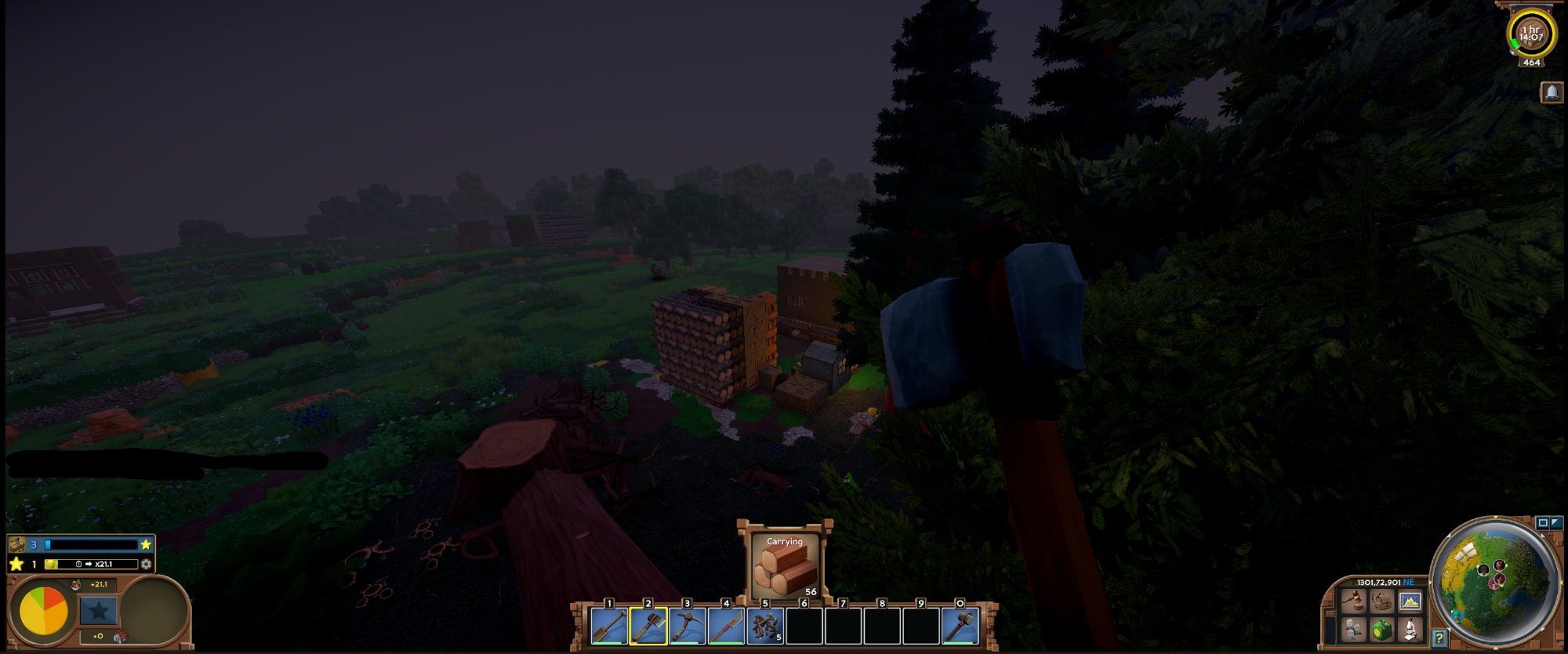Select the shovel in hotbar slot 1
This screenshot has height=654, width=1568.
click(x=609, y=627)
